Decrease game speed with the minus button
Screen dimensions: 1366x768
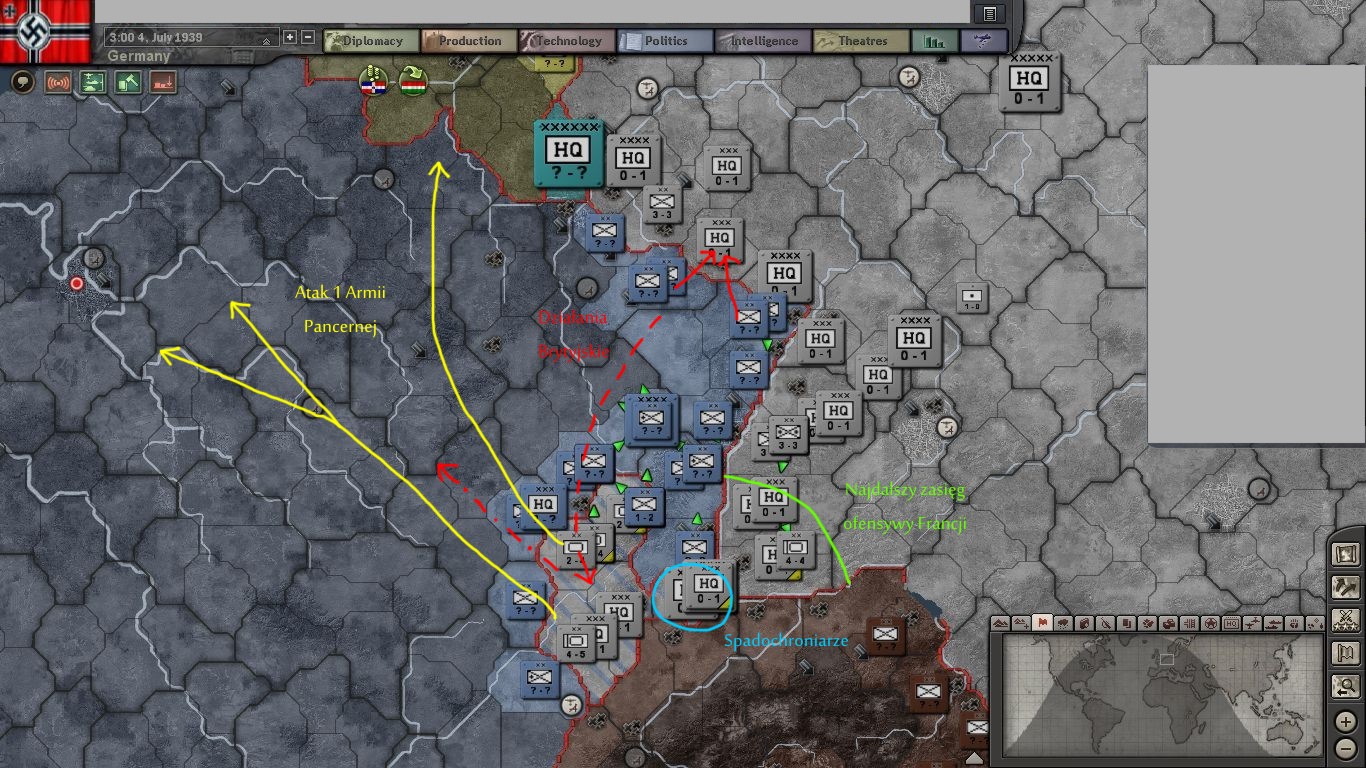pyautogui.click(x=308, y=37)
